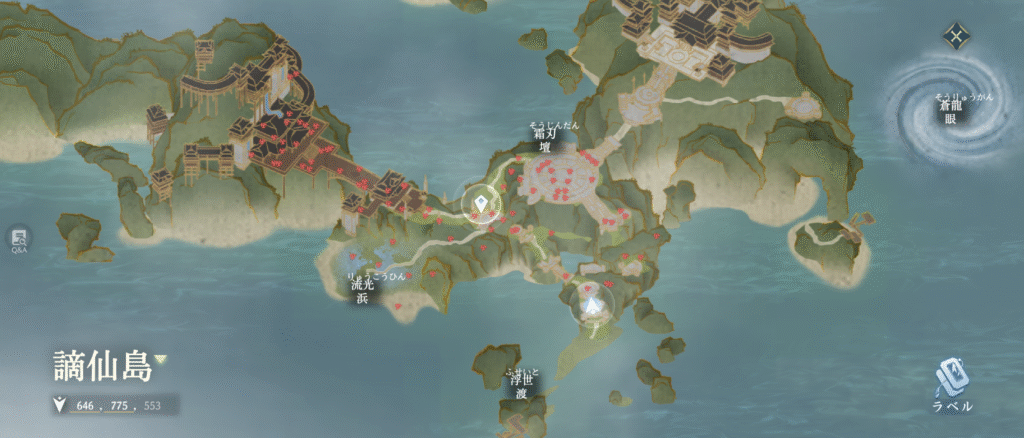
Task: Close the map with the X button
Action: coord(957,37)
